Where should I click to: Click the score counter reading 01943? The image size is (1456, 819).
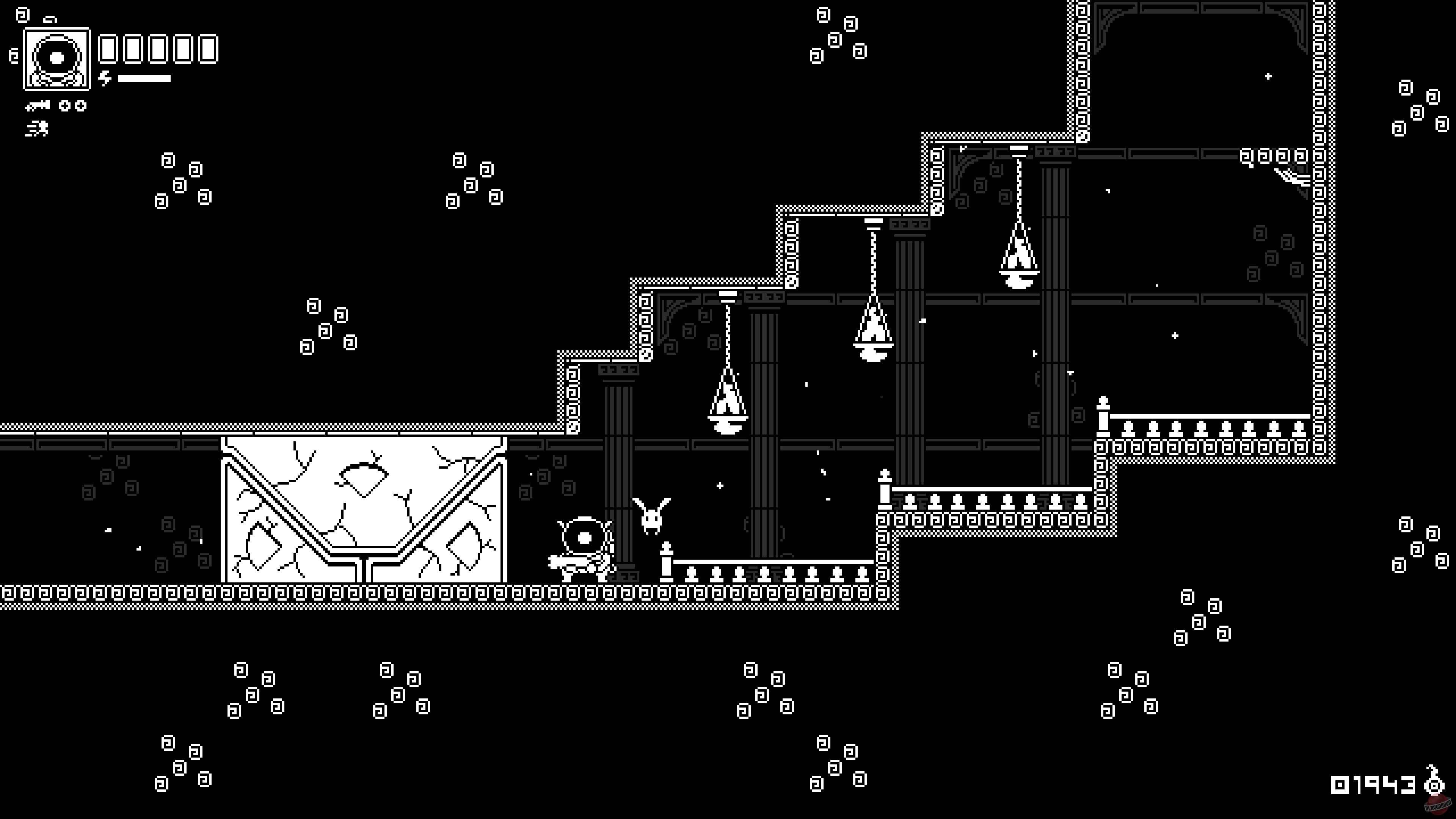[x=1373, y=785]
